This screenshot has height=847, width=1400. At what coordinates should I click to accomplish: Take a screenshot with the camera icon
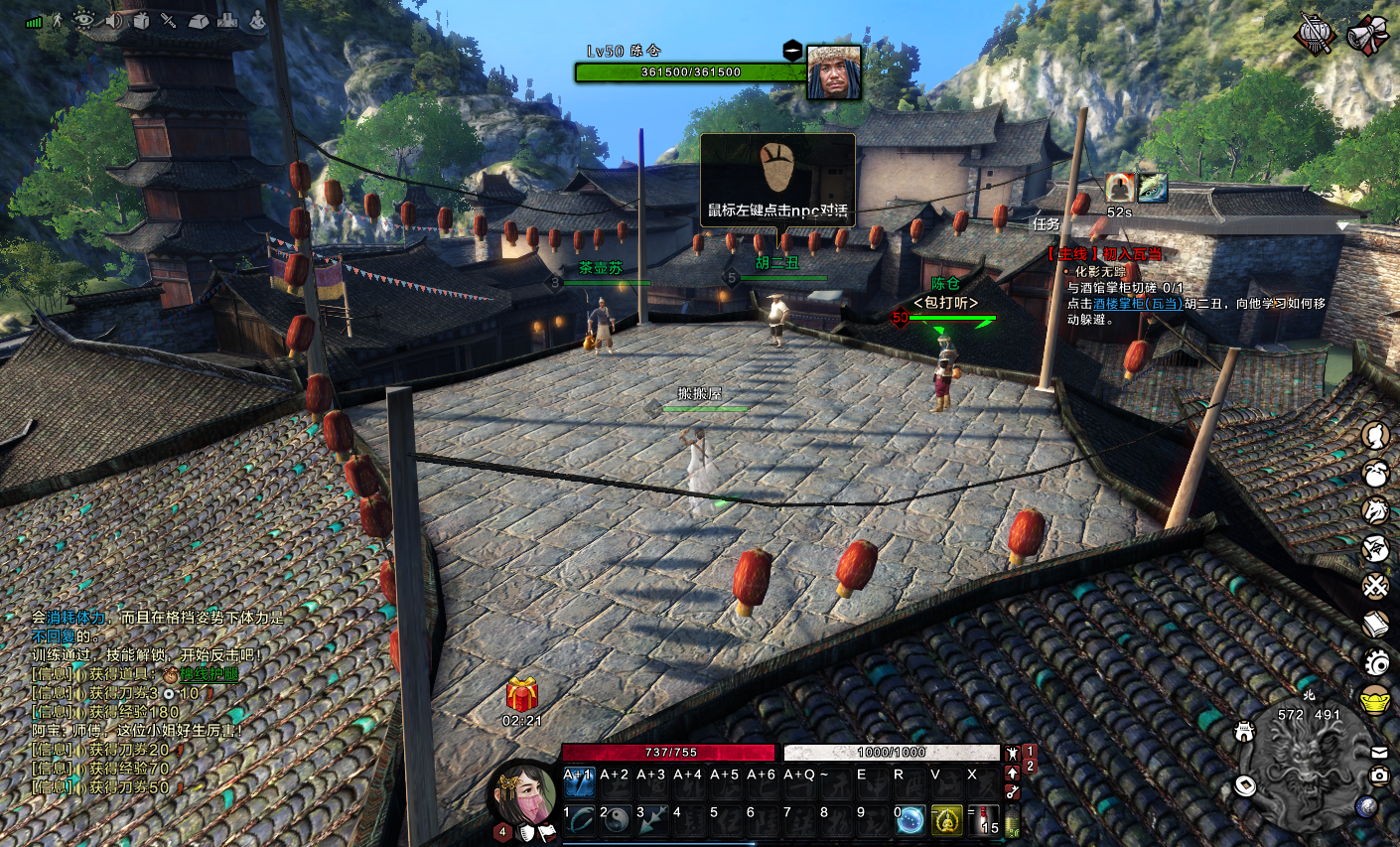click(1379, 776)
